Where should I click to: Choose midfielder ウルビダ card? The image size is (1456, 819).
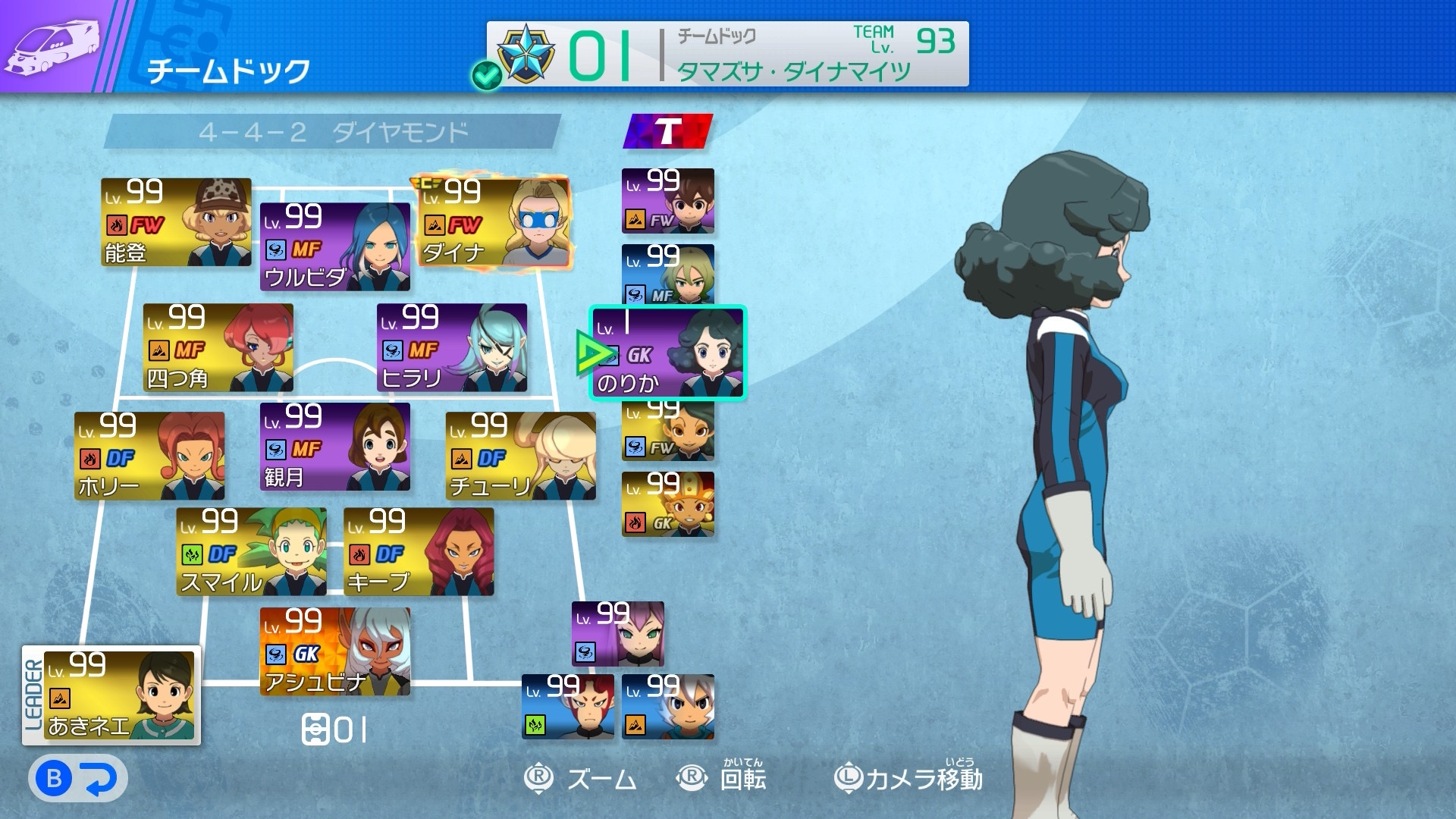pos(334,246)
